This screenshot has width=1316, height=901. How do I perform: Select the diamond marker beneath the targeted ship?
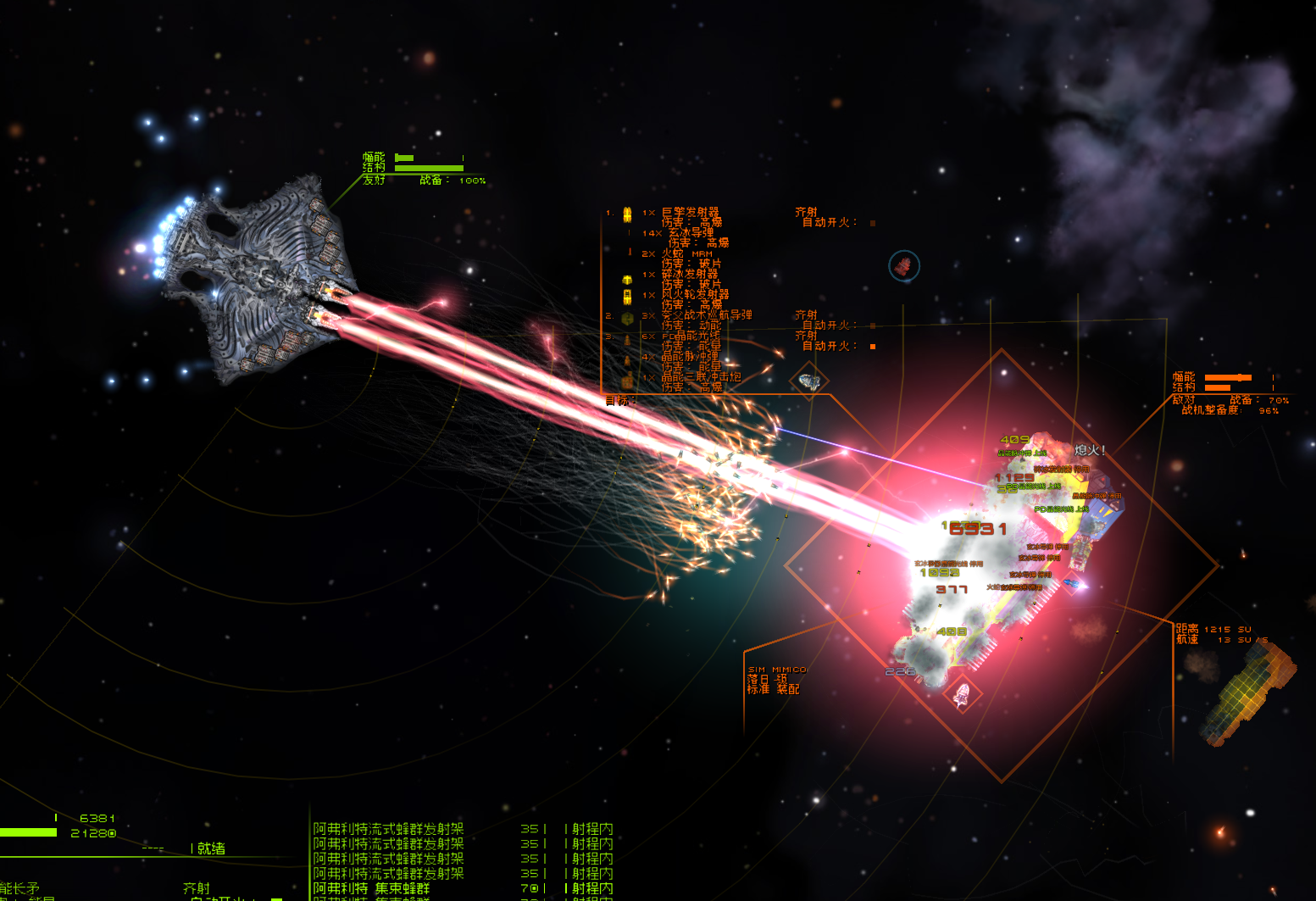click(962, 696)
